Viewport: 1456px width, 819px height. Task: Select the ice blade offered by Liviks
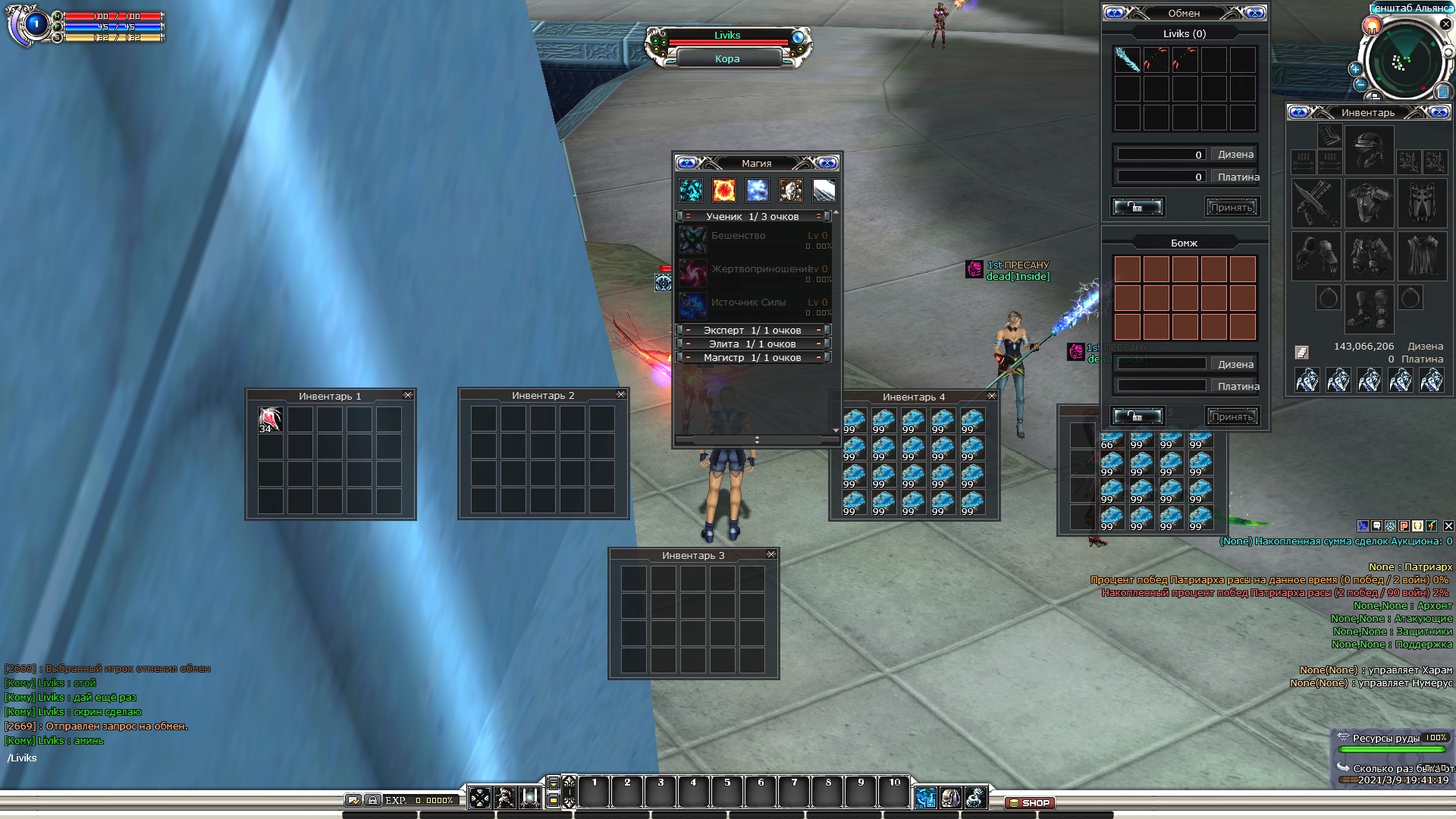(x=1127, y=60)
